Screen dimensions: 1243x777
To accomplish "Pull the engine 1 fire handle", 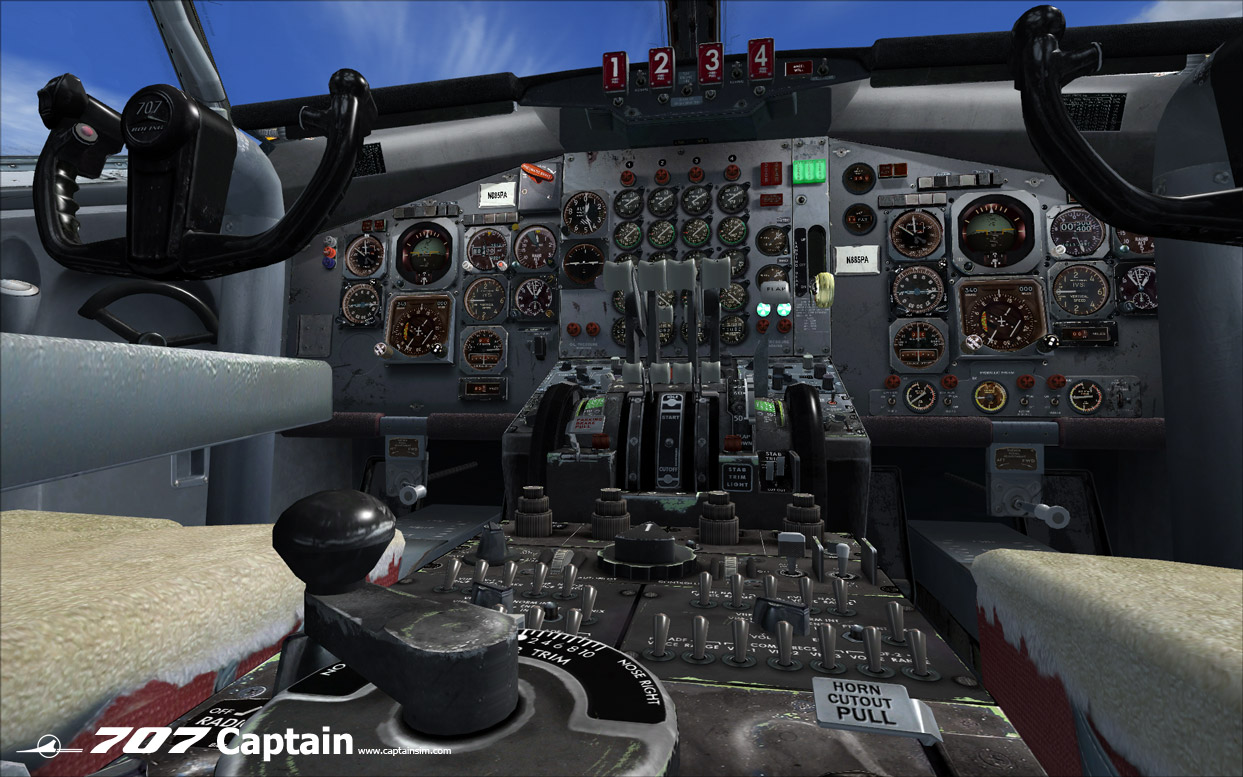I will click(x=614, y=72).
